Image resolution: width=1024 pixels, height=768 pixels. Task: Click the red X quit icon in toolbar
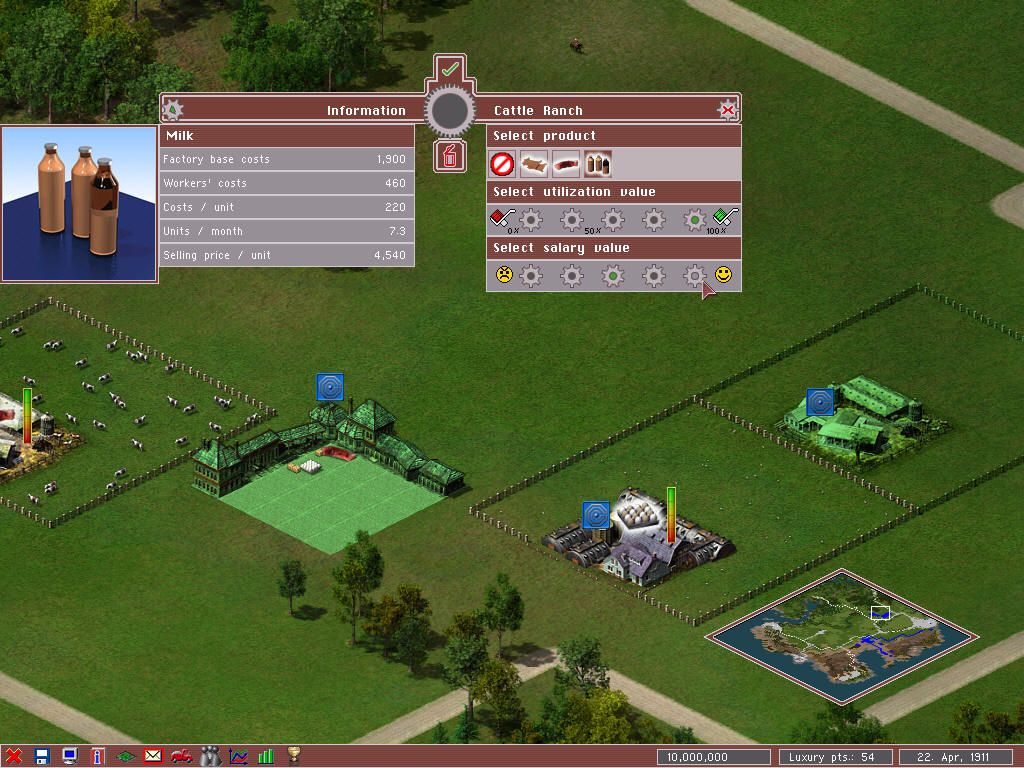(x=14, y=756)
